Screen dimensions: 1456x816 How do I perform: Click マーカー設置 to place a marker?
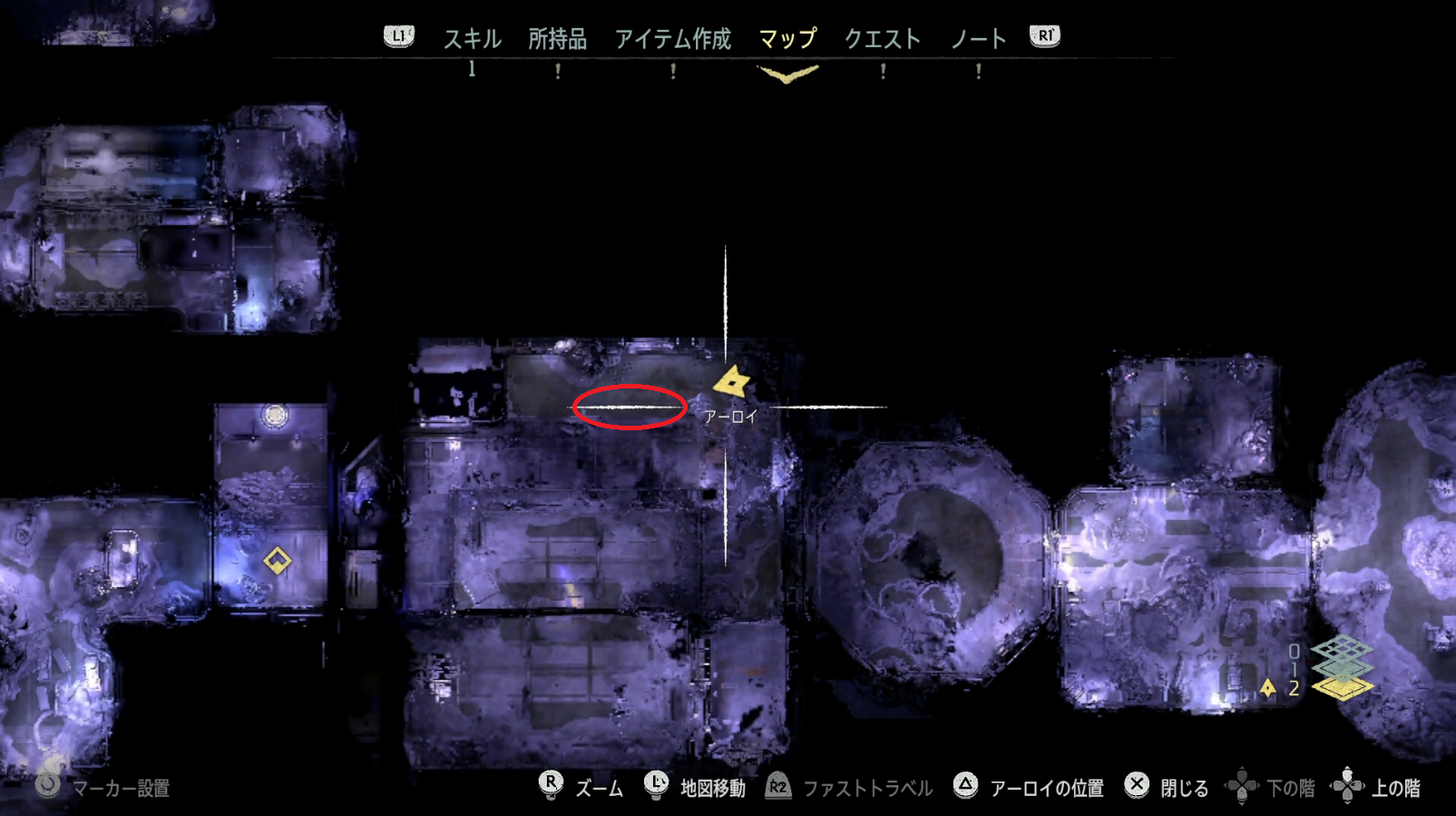point(122,786)
